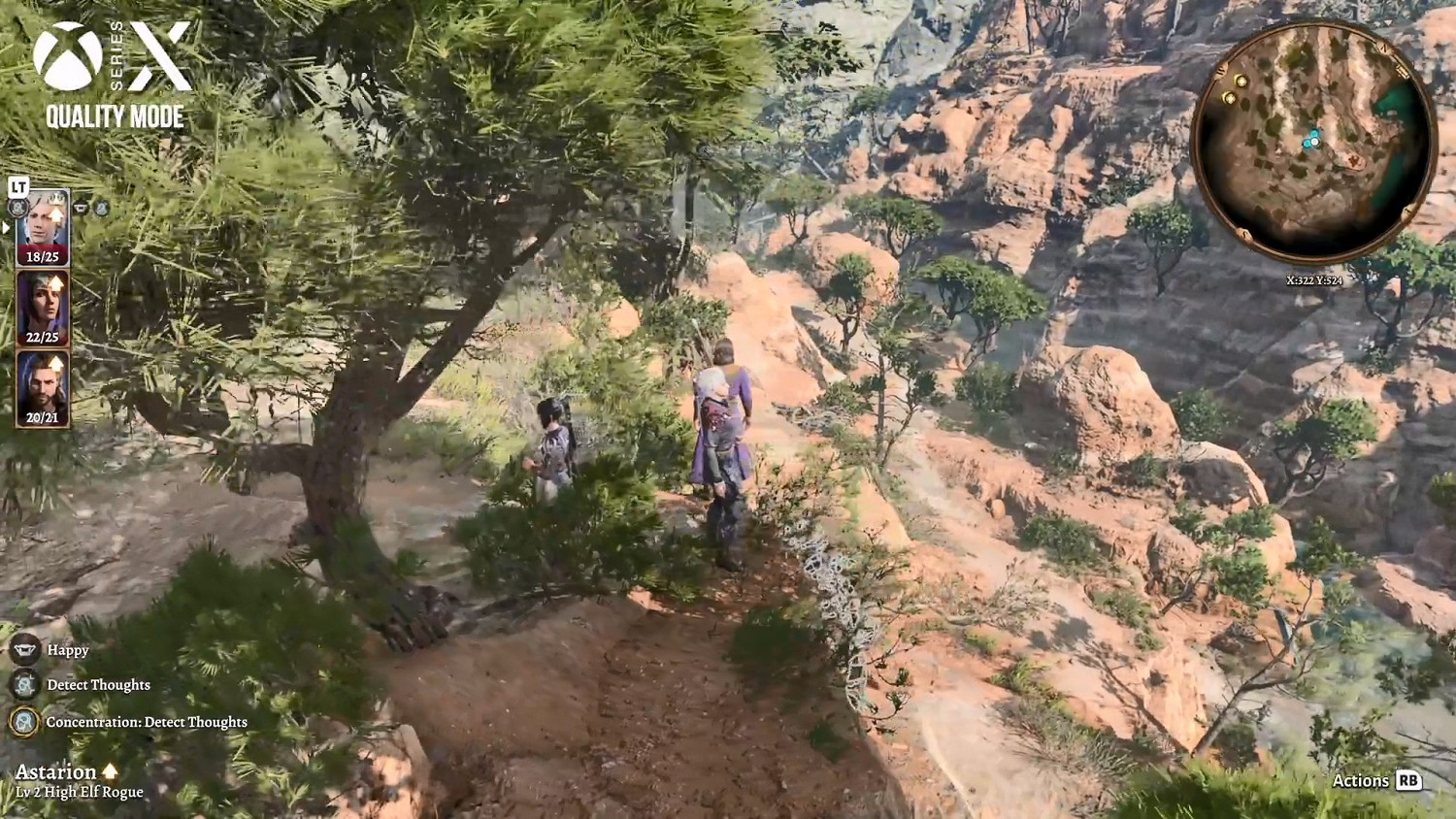
Task: Click the arrow beside the Astarion name label
Action: click(x=108, y=770)
